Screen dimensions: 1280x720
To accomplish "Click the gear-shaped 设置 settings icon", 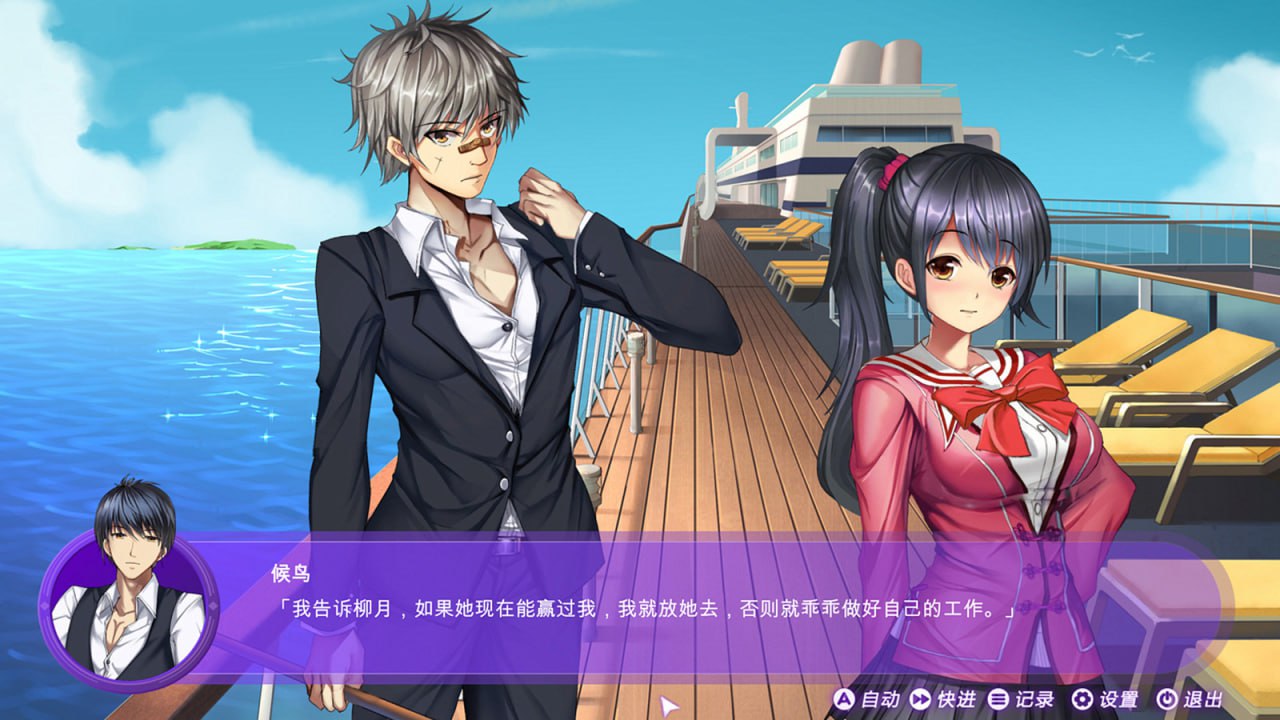I will [x=1082, y=698].
